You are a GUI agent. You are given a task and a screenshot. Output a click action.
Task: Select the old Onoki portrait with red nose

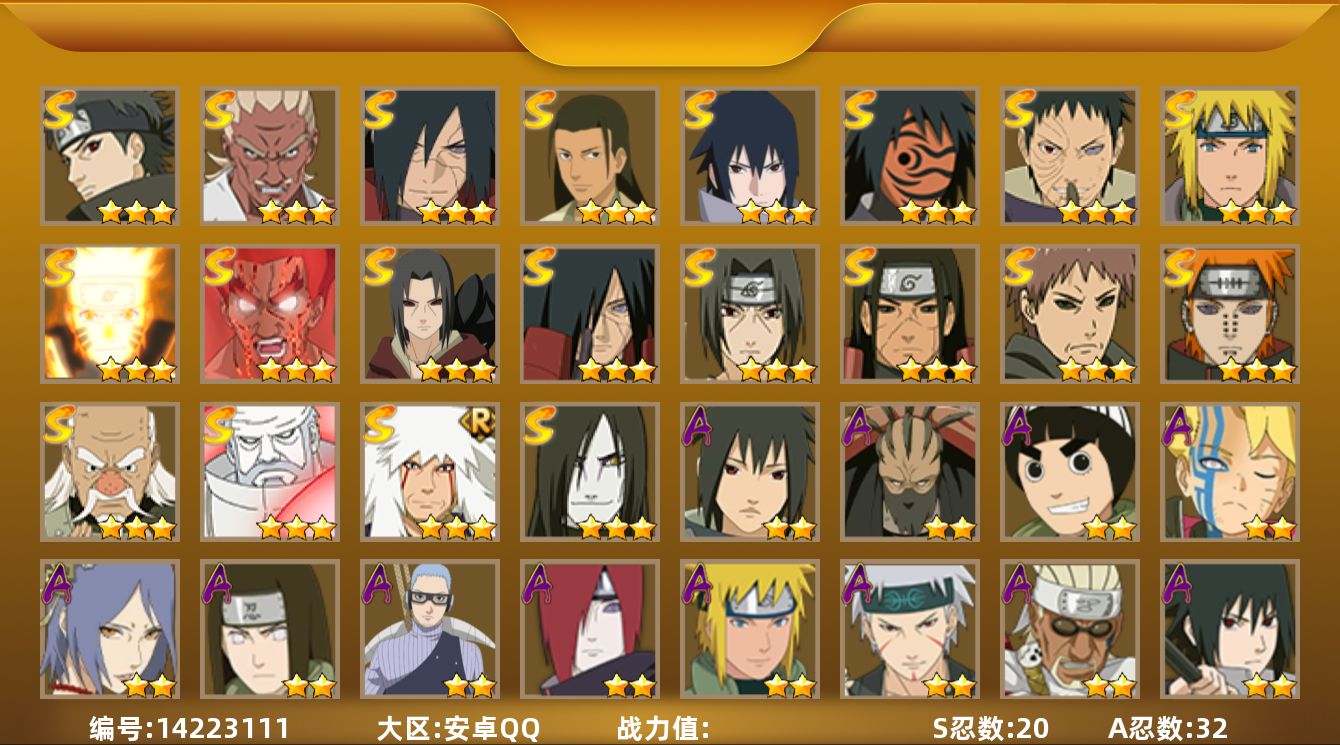click(x=109, y=472)
